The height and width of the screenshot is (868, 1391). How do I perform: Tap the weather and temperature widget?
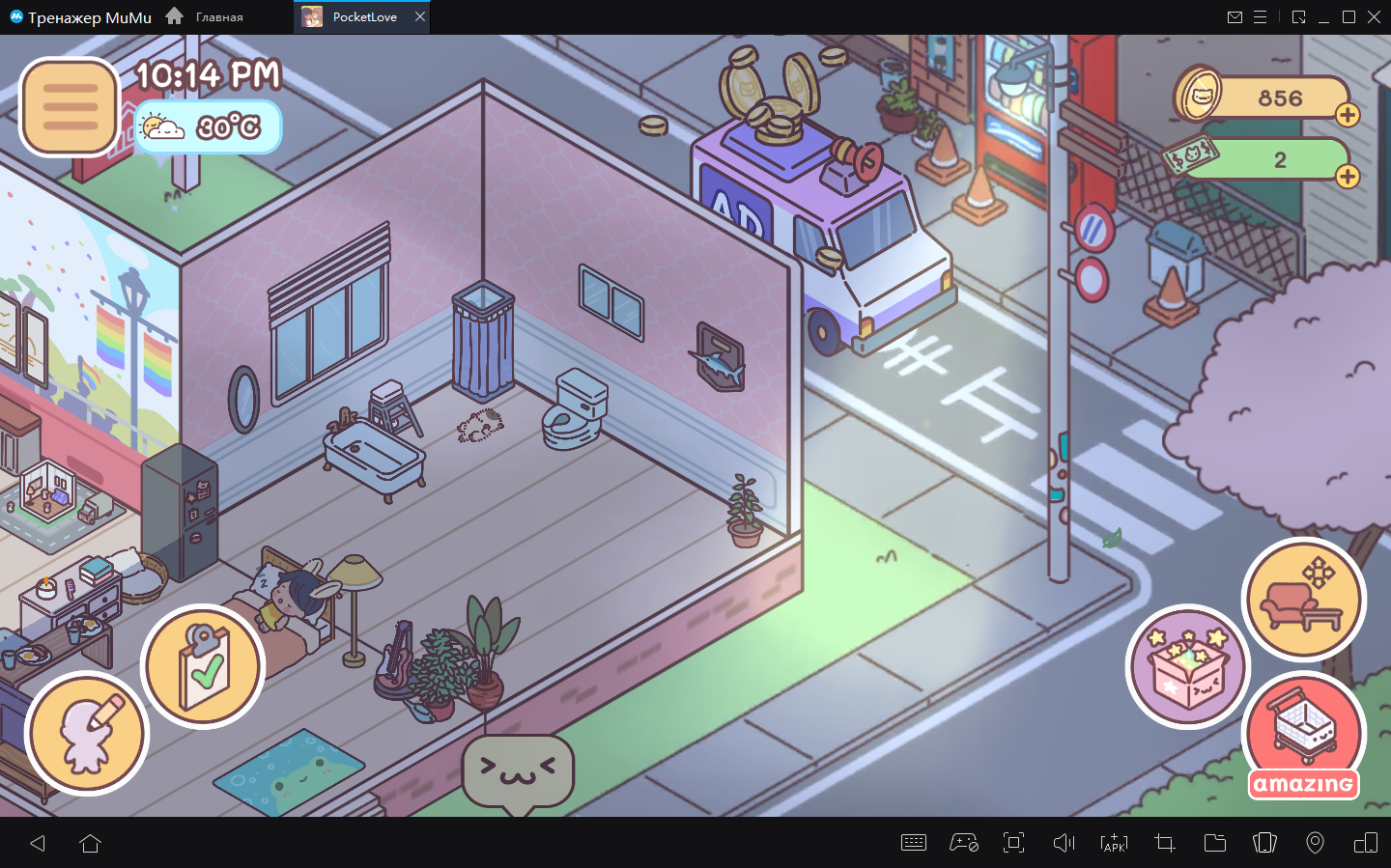(x=207, y=127)
